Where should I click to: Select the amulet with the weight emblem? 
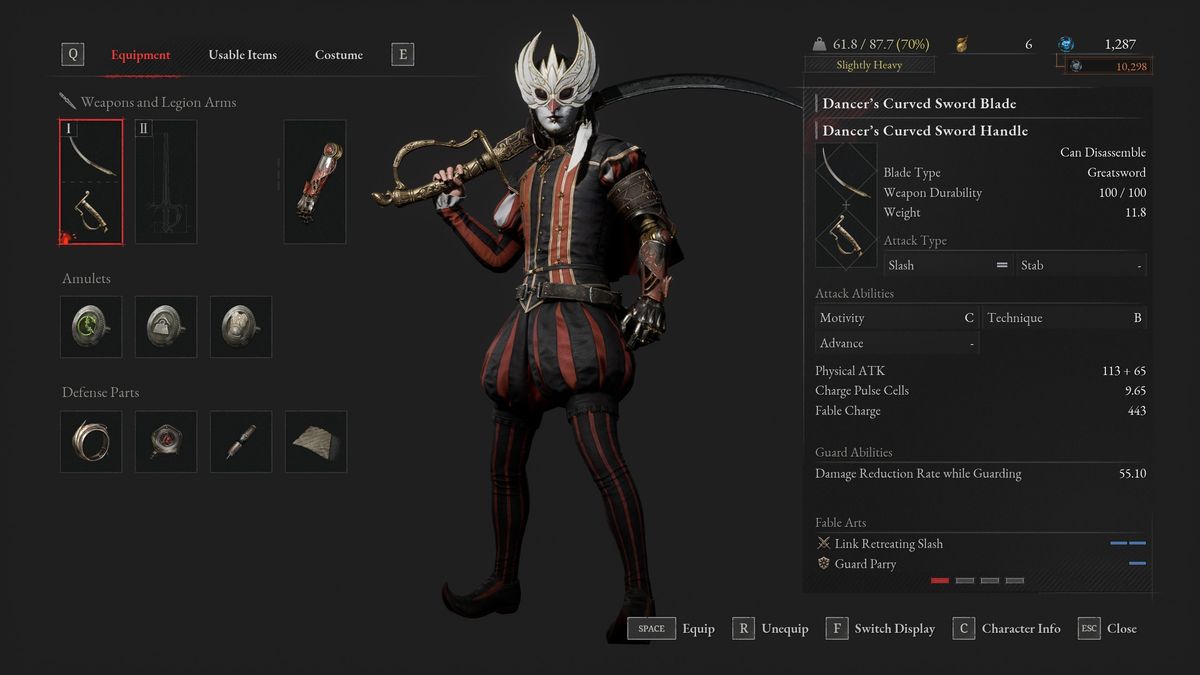pos(166,327)
